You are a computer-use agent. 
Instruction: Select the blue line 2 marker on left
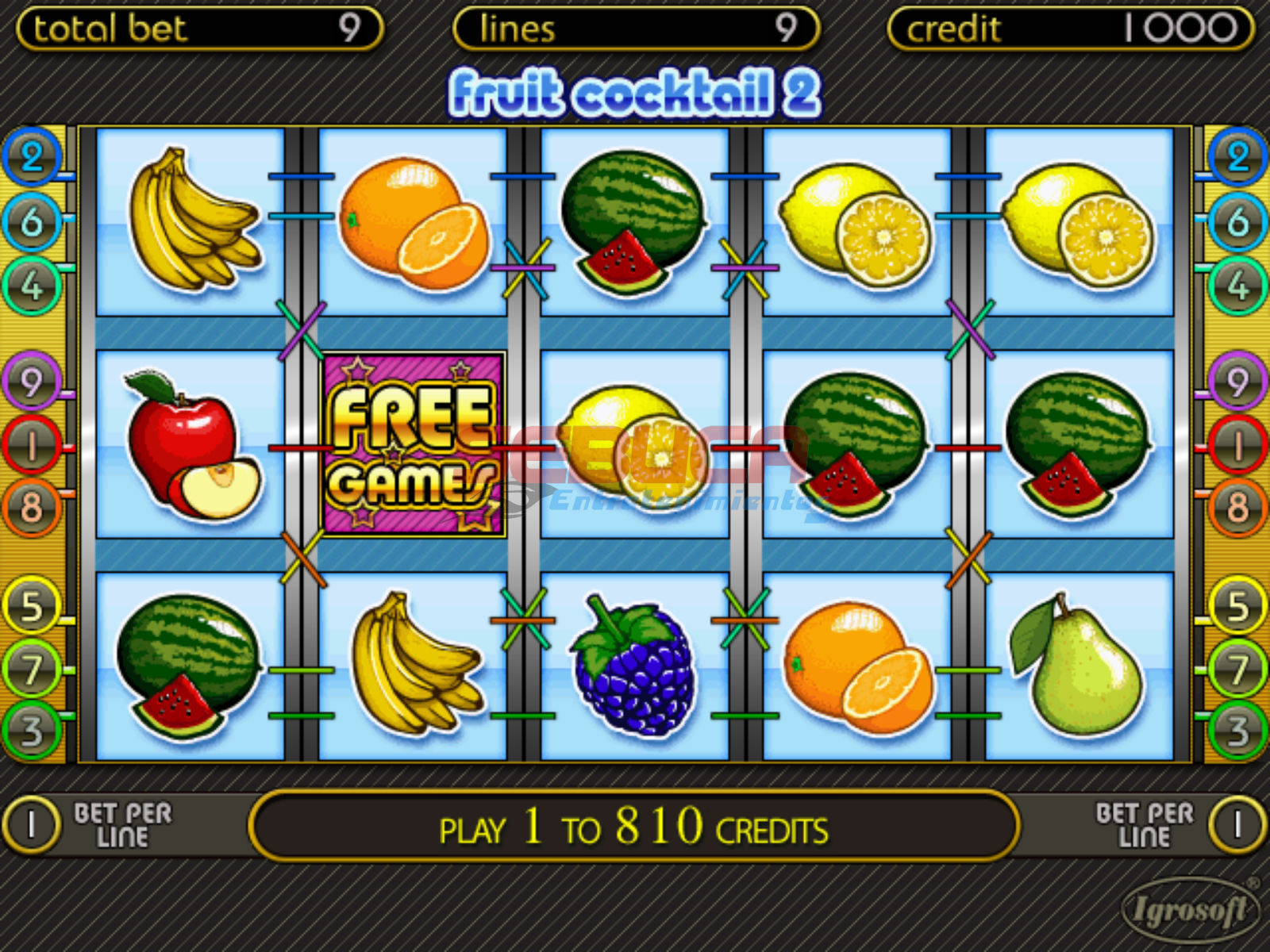point(32,157)
